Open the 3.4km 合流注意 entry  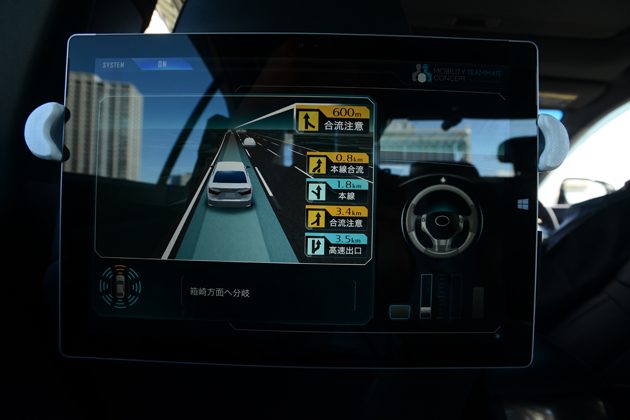pyautogui.click(x=337, y=218)
